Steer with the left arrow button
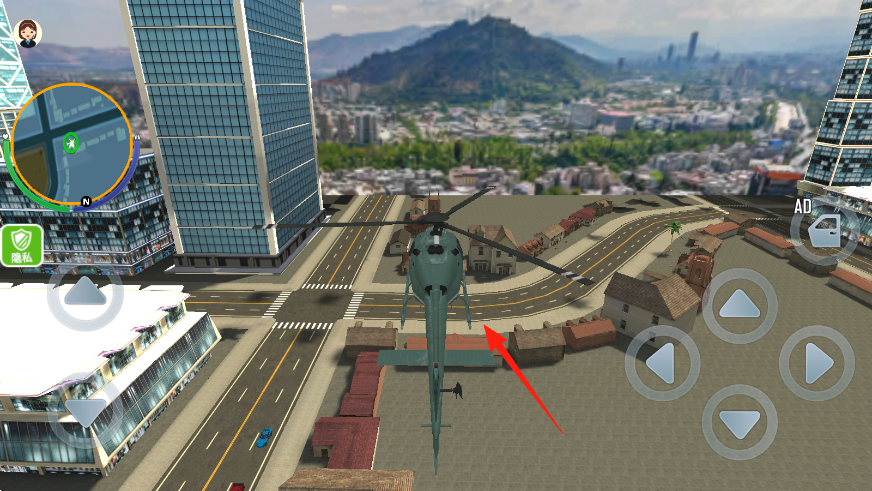The width and height of the screenshot is (872, 491). pyautogui.click(x=663, y=364)
